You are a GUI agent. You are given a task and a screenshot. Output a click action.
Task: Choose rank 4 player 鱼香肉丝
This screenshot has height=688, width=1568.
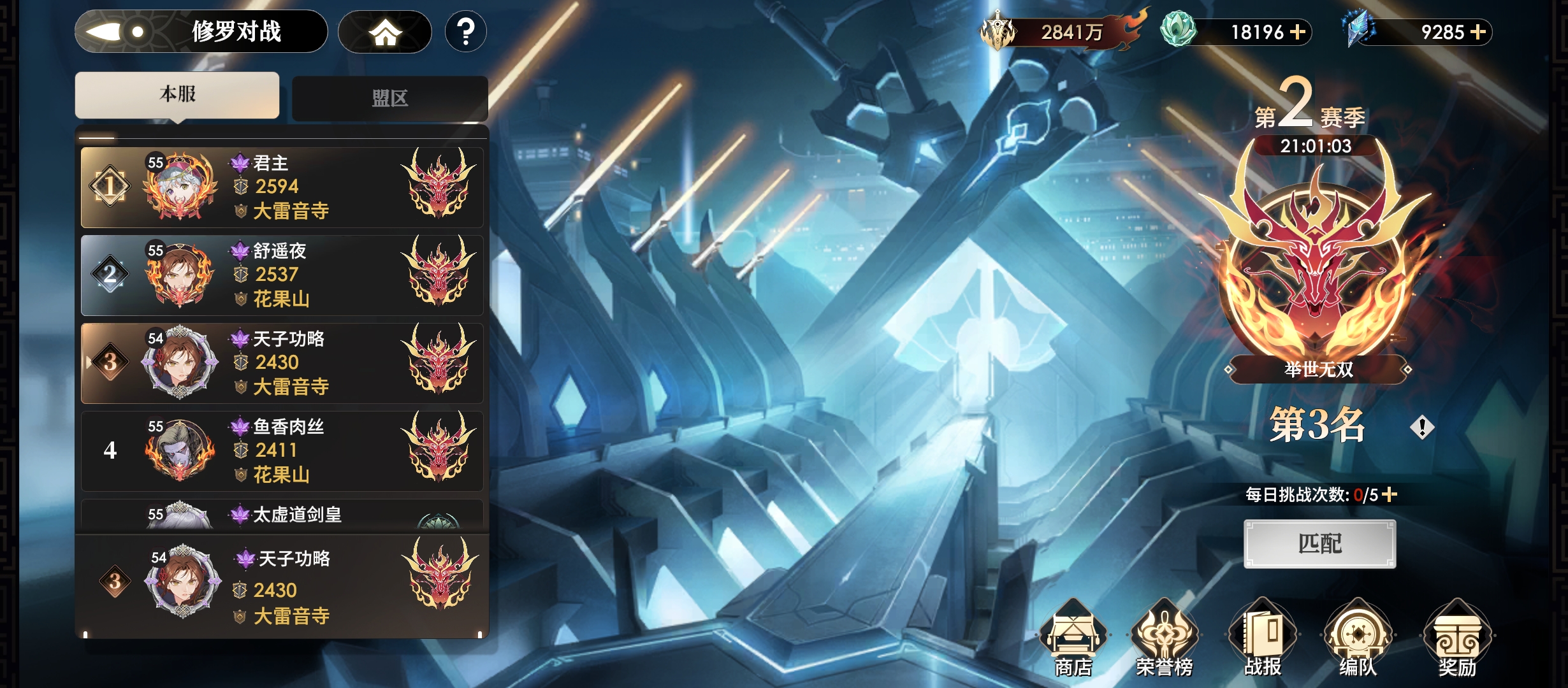point(282,450)
